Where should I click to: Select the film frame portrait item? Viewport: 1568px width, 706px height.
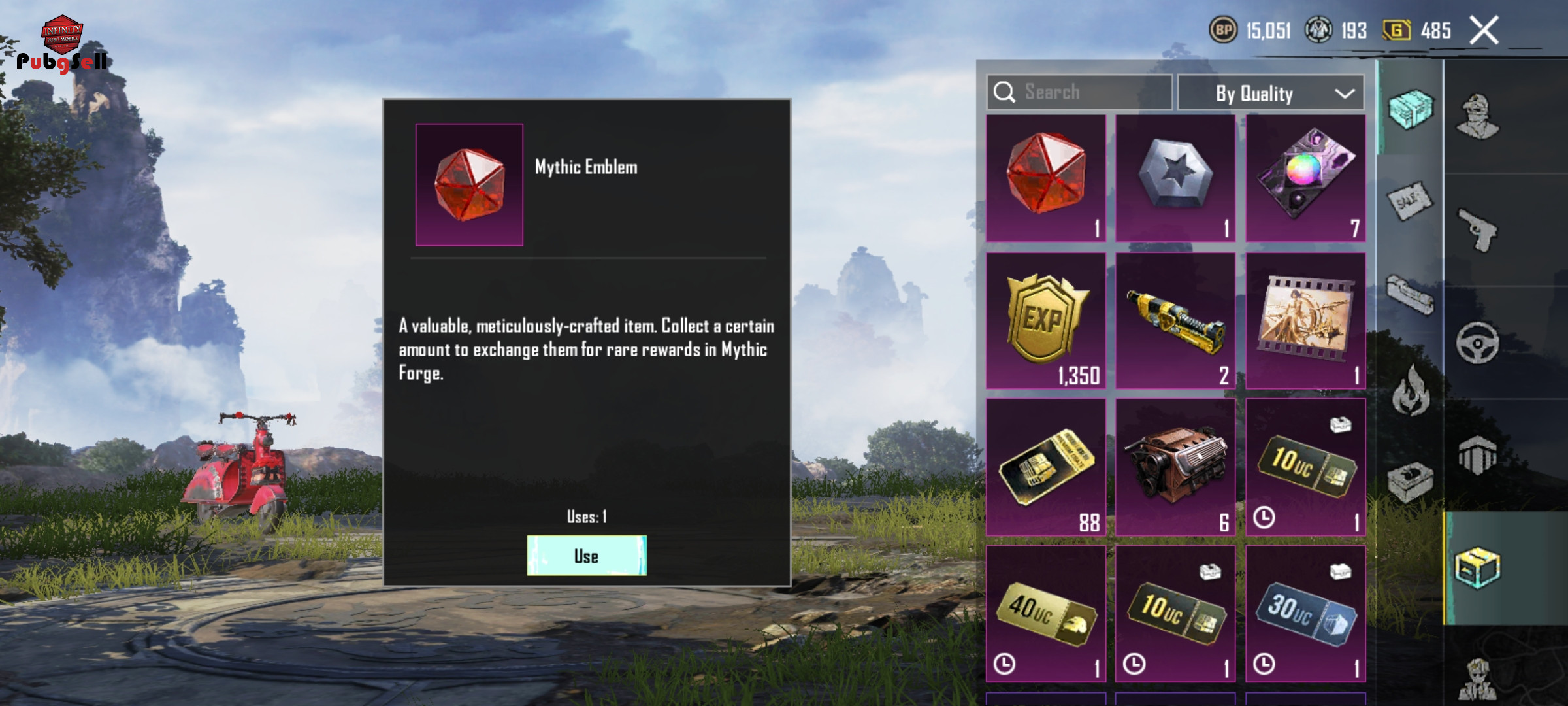[1305, 322]
